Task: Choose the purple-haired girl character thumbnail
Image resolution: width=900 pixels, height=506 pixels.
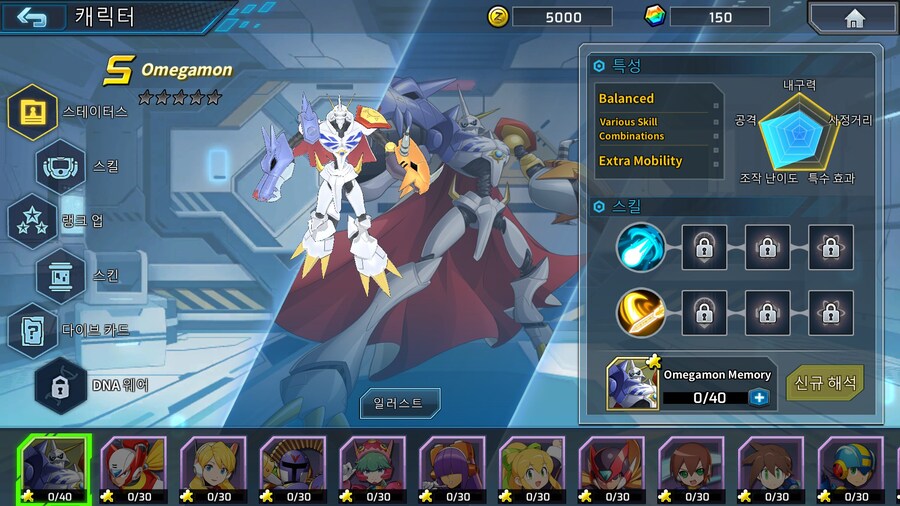Action: pos(452,468)
